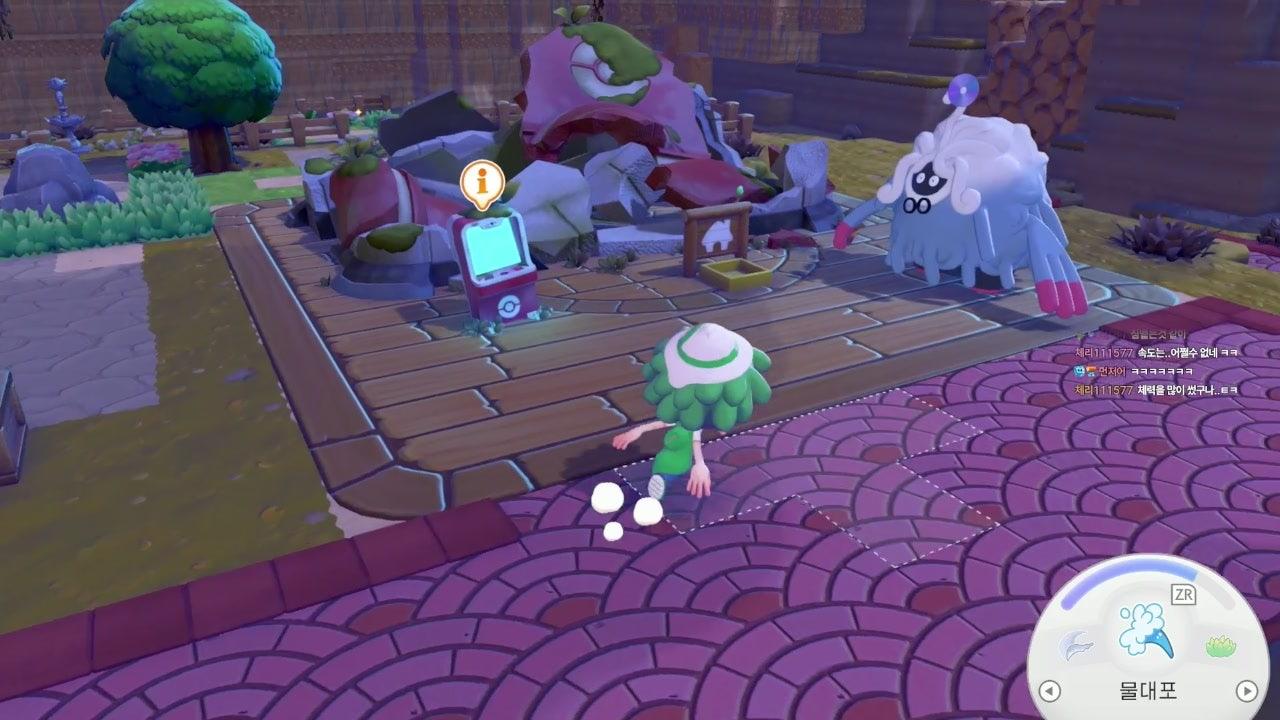Image resolution: width=1280 pixels, height=720 pixels.
Task: Open the orange info marker above the PC
Action: (x=482, y=184)
